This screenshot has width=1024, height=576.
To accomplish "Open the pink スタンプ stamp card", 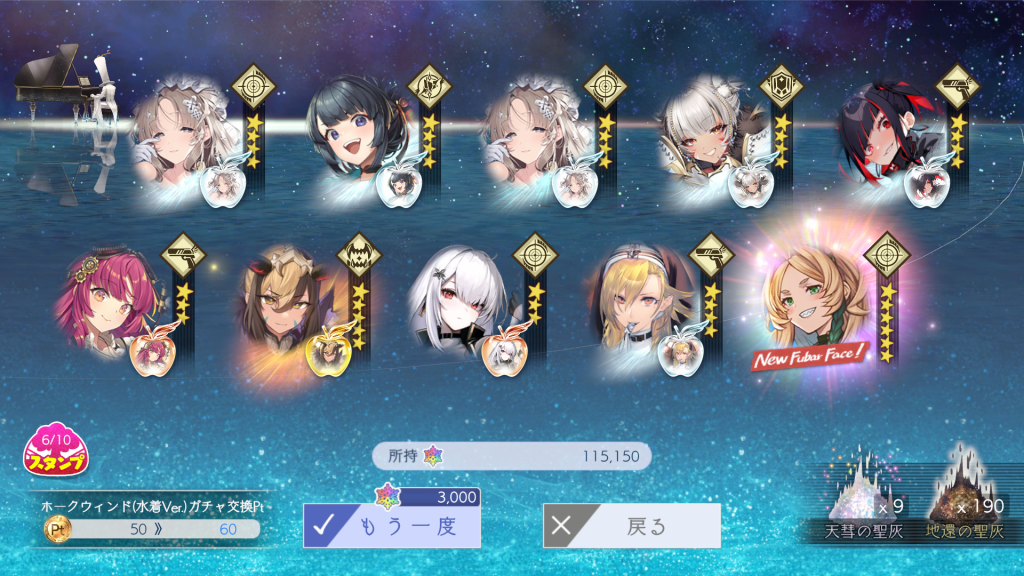I will 56,451.
